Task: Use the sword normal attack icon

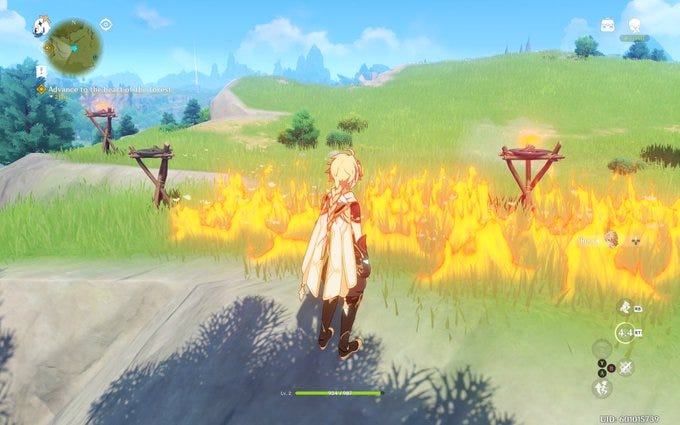Action: pos(625,367)
